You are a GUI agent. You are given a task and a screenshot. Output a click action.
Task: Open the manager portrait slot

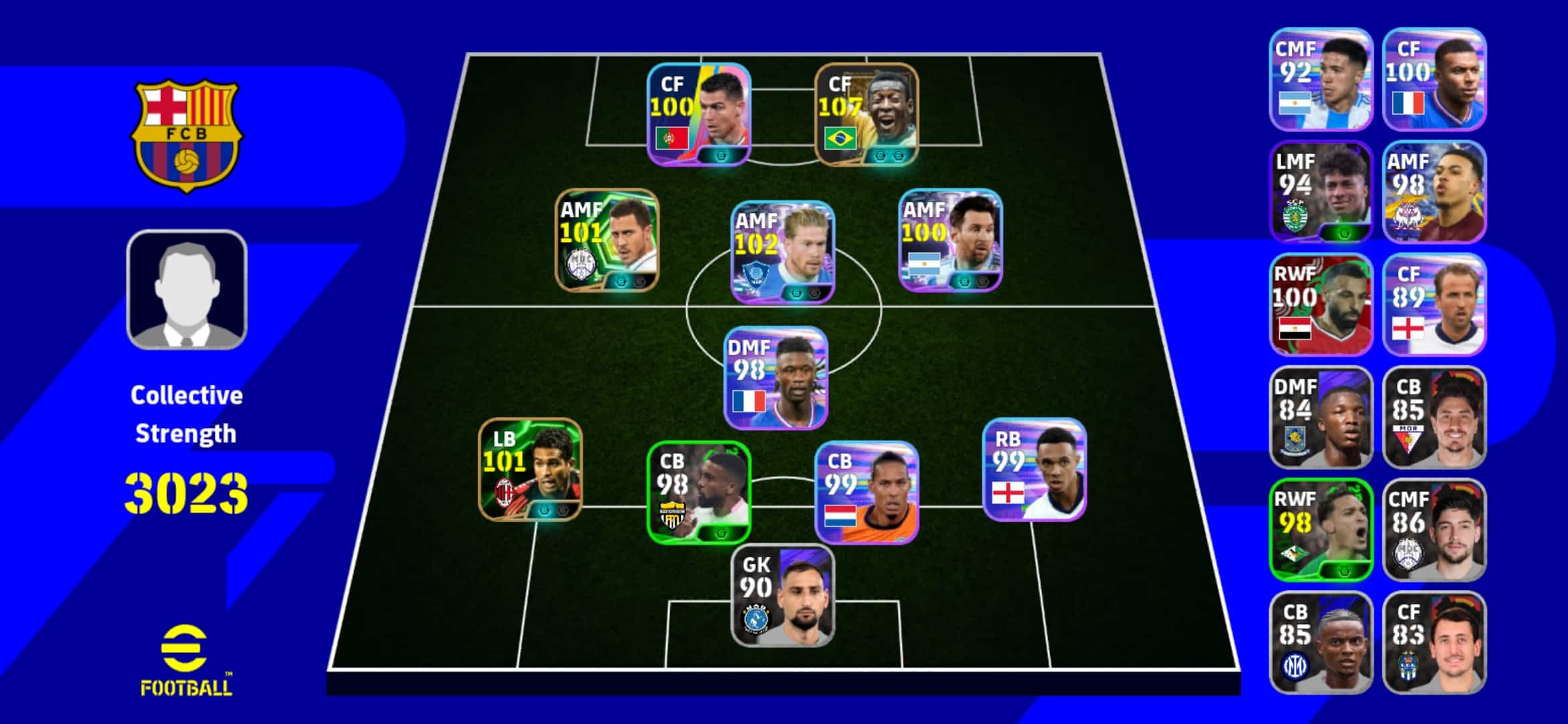pos(187,290)
